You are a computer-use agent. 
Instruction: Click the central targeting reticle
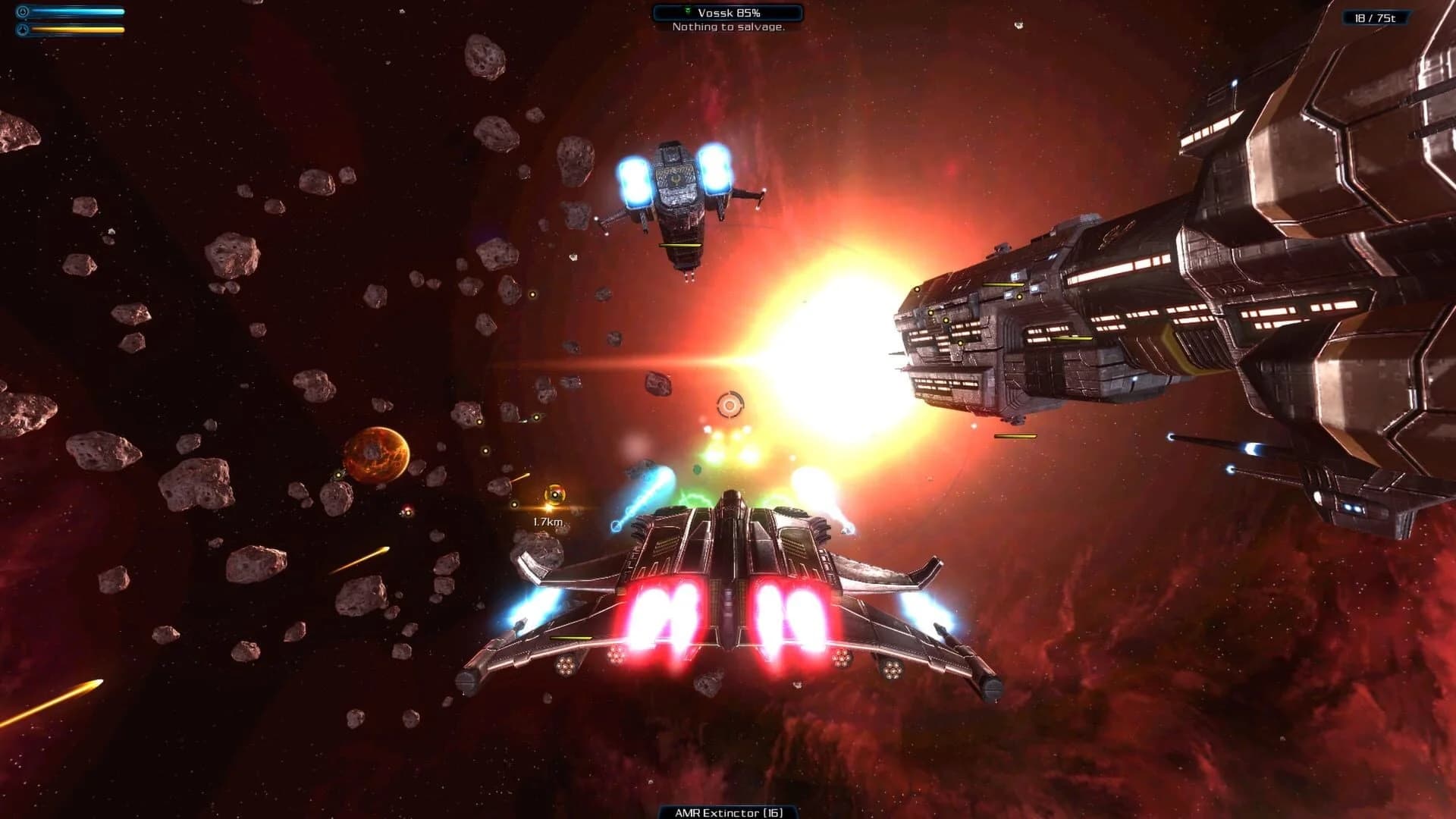tap(730, 403)
